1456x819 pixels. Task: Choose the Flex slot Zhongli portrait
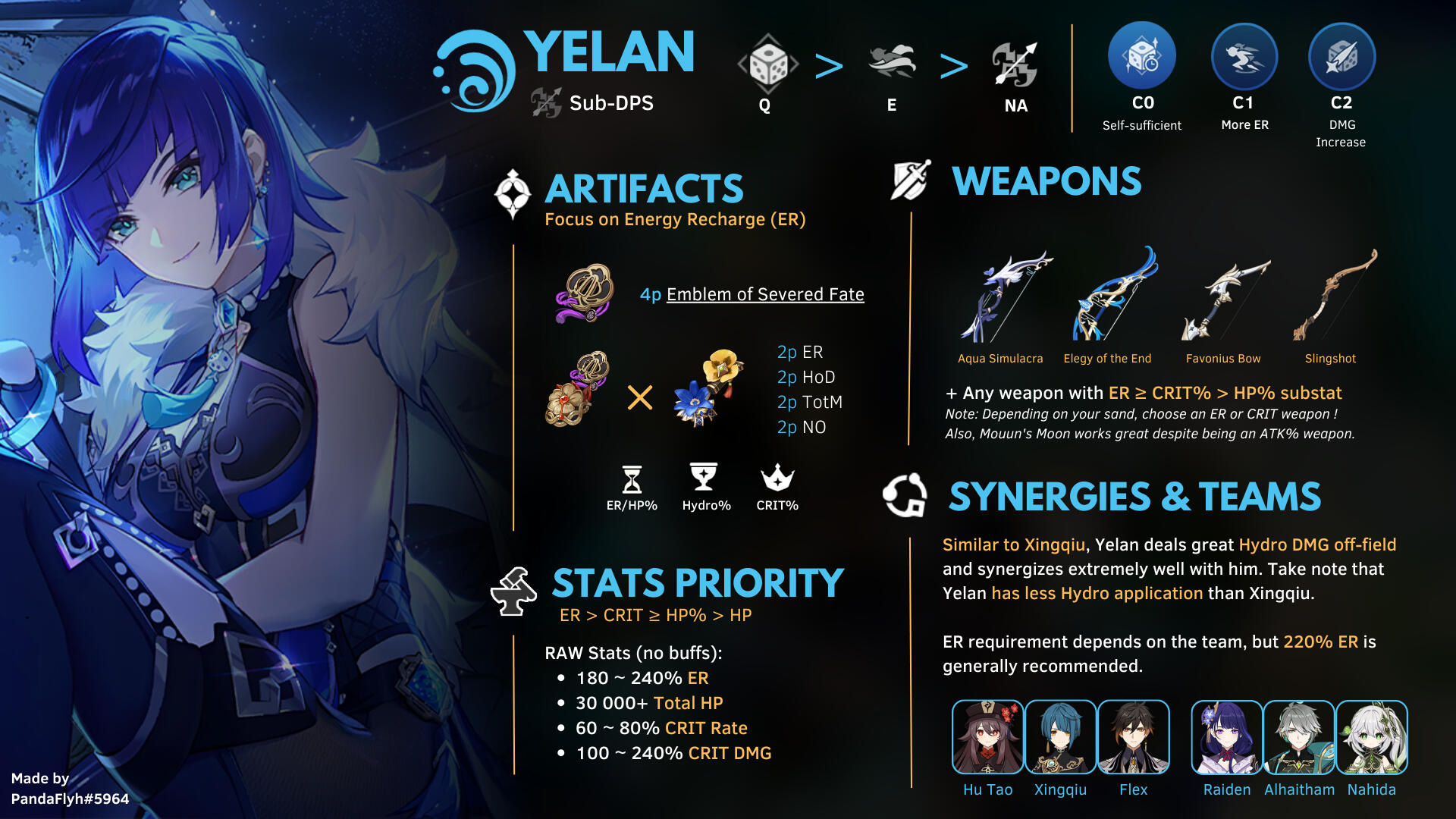[1133, 737]
